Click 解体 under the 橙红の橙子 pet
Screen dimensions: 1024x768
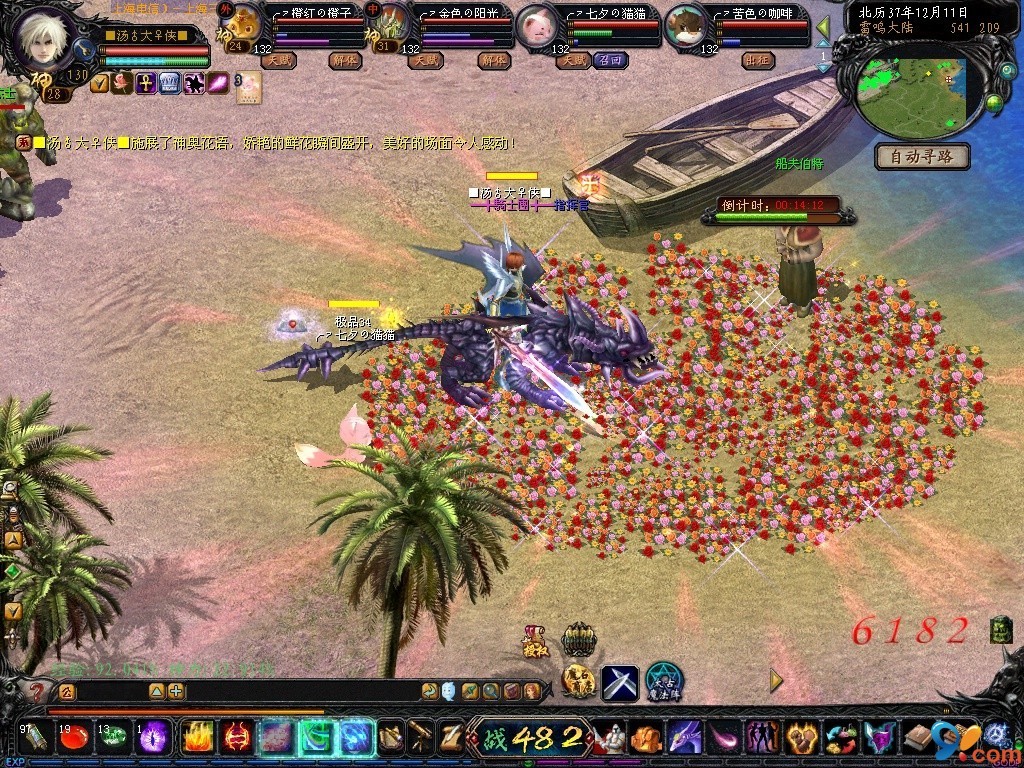tap(343, 60)
